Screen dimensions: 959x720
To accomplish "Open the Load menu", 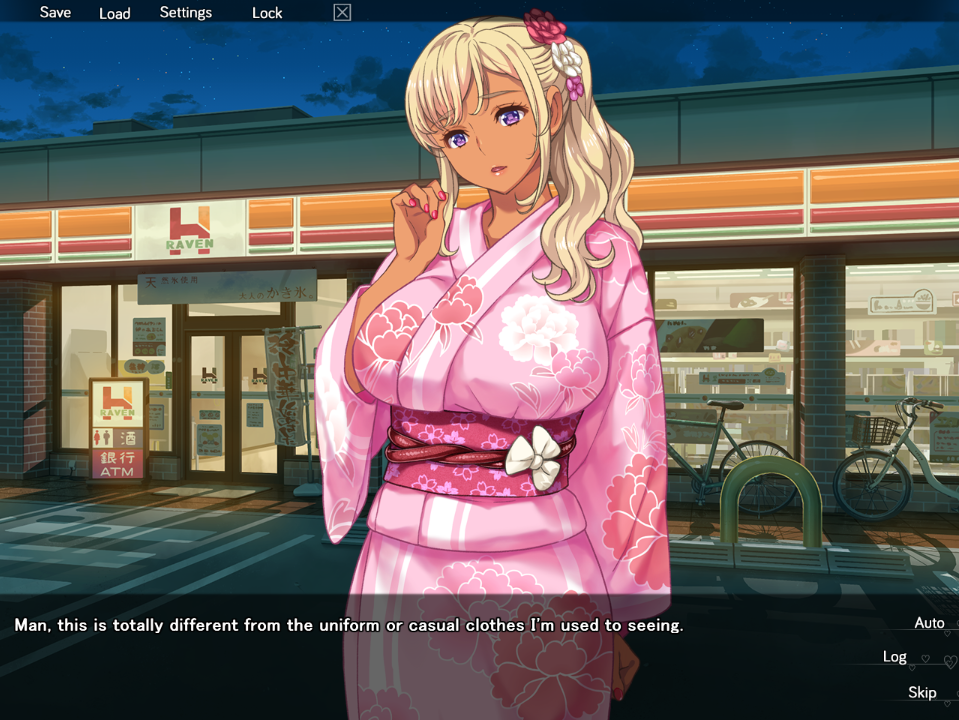I will (115, 13).
